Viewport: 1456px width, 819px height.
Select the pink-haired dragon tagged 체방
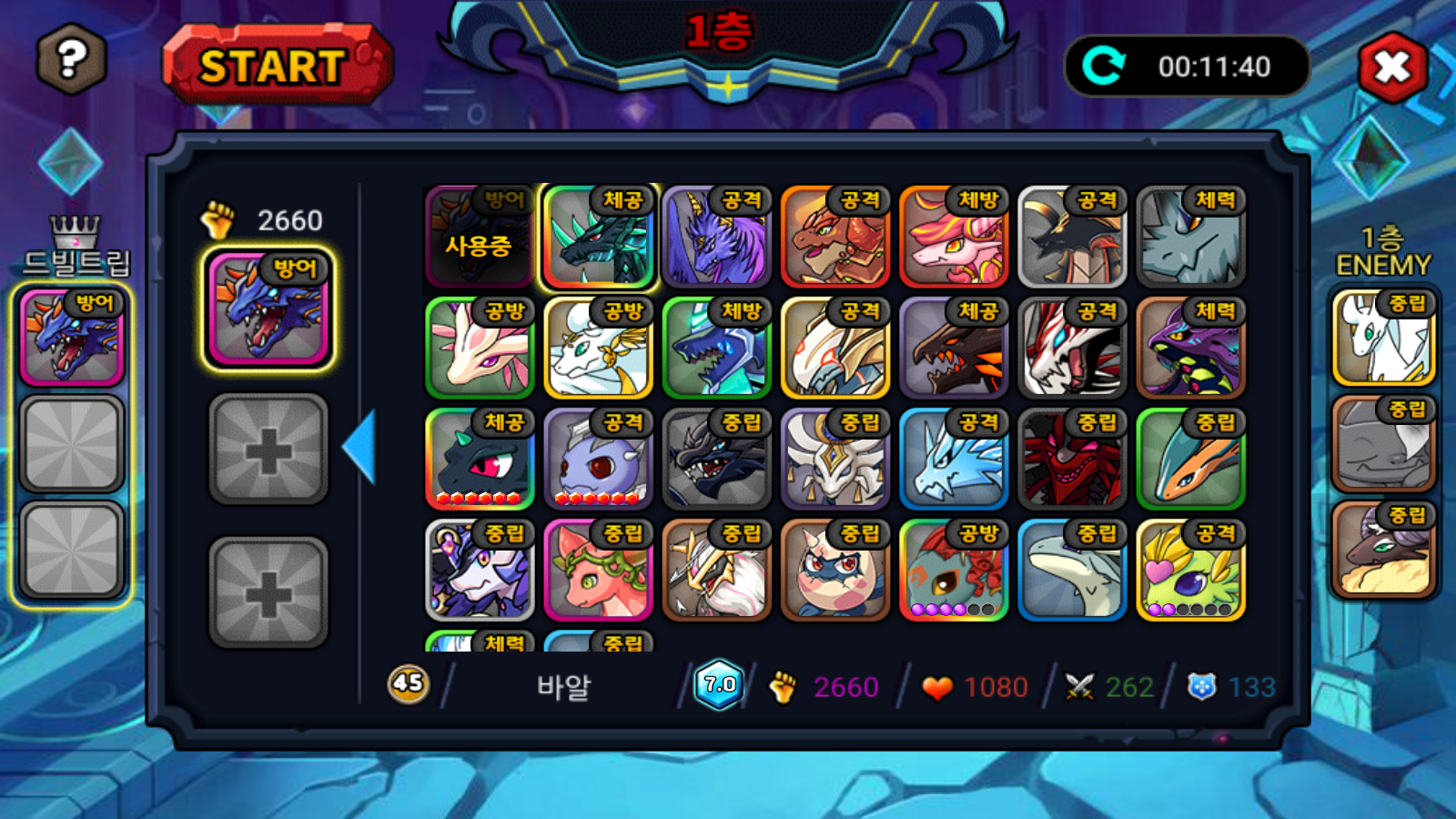click(953, 238)
